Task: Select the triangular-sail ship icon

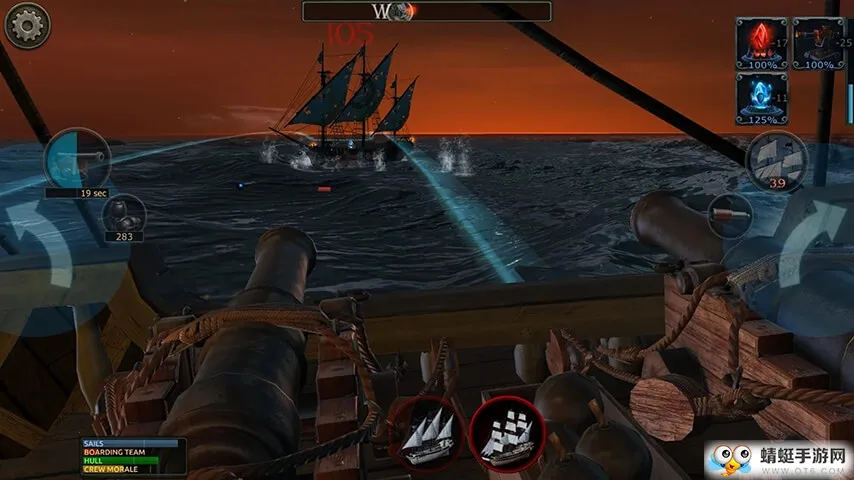Action: [x=425, y=433]
